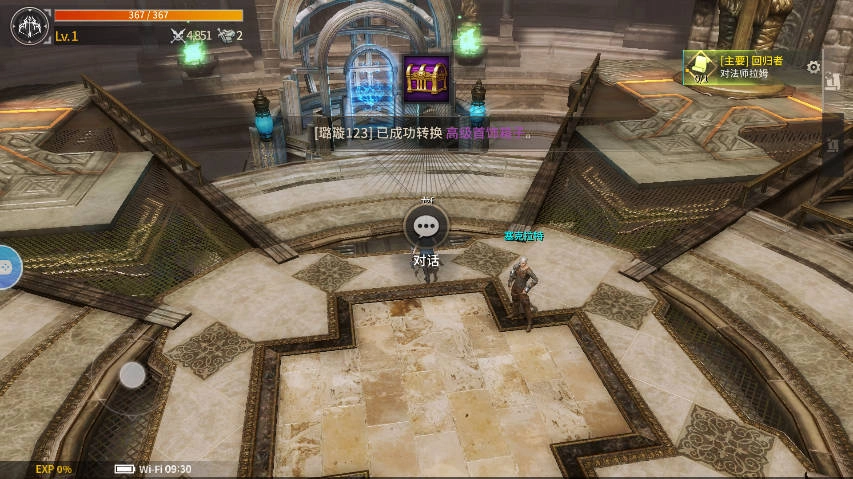Click the blue gamepad overlay bubble
The image size is (853, 479).
(x=6, y=267)
